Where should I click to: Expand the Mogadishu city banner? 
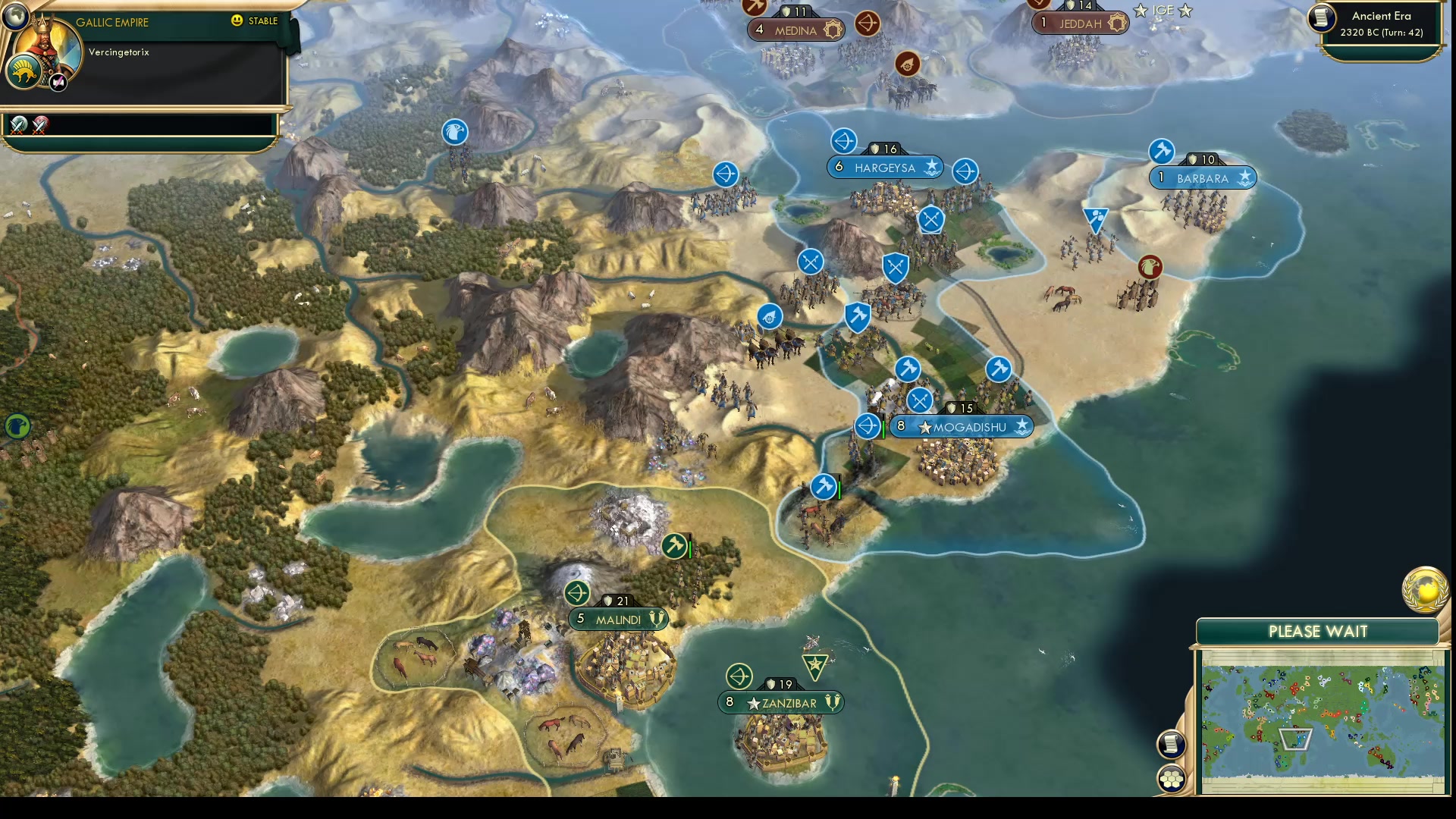coord(962,427)
